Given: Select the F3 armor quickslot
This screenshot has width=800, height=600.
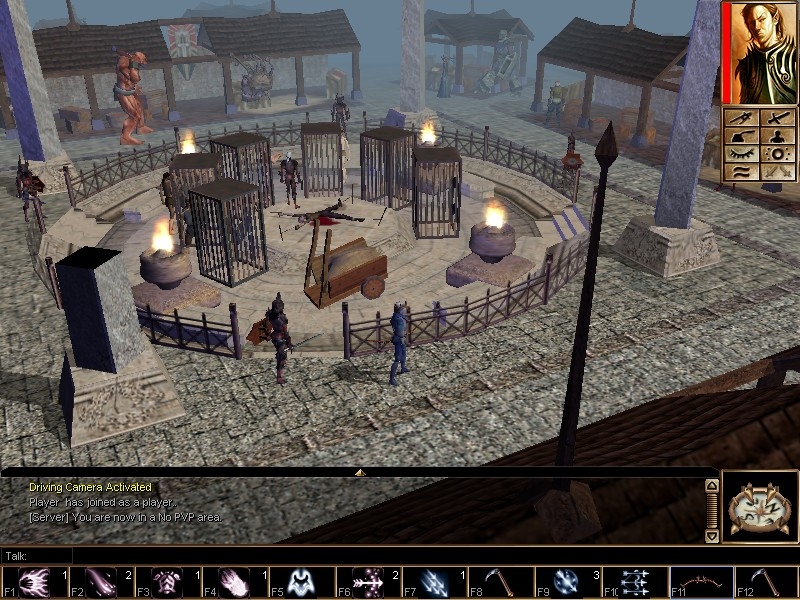Looking at the screenshot, I should [166, 582].
